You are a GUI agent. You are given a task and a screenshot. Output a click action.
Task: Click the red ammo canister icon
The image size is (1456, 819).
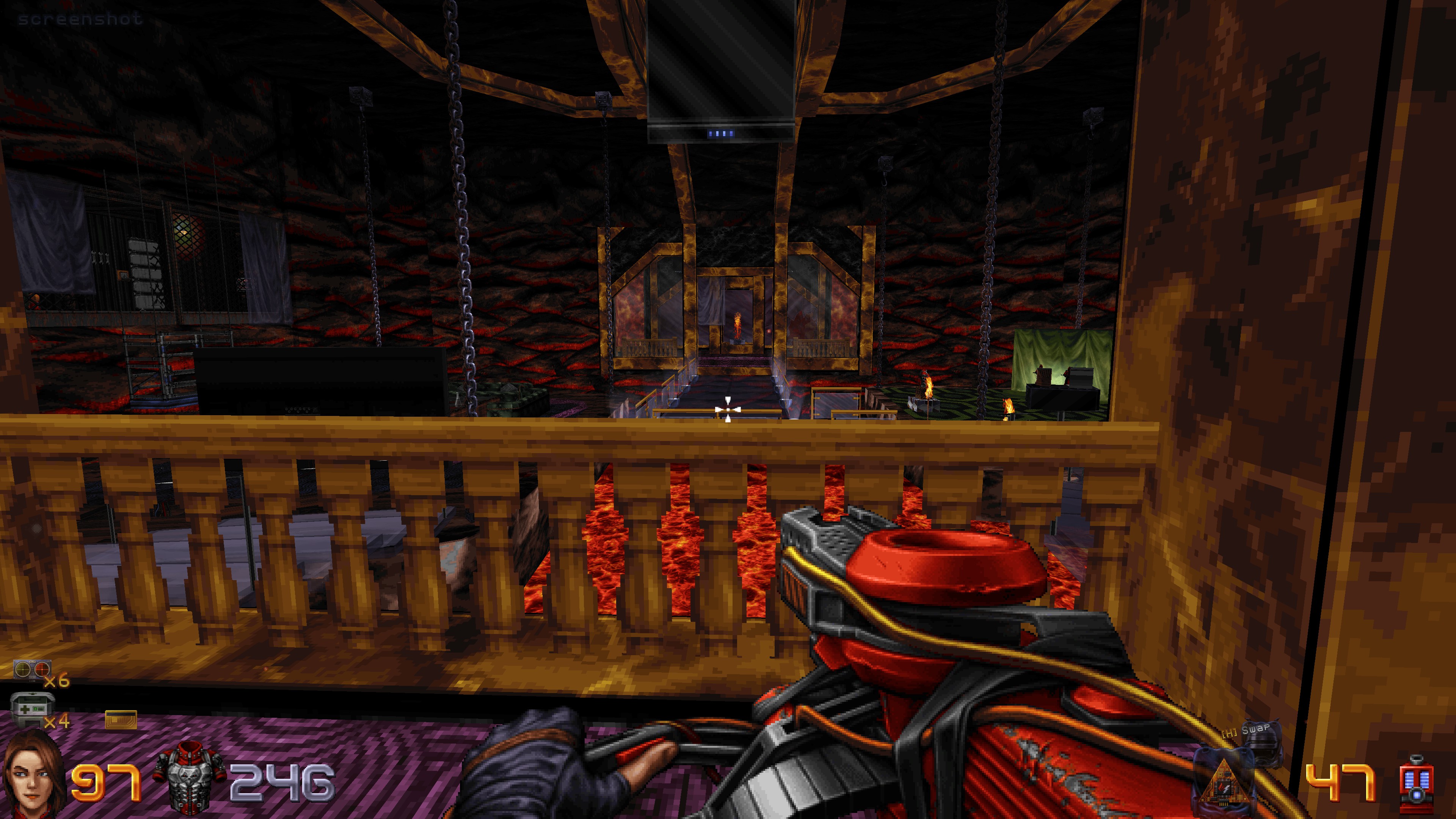point(1416,783)
